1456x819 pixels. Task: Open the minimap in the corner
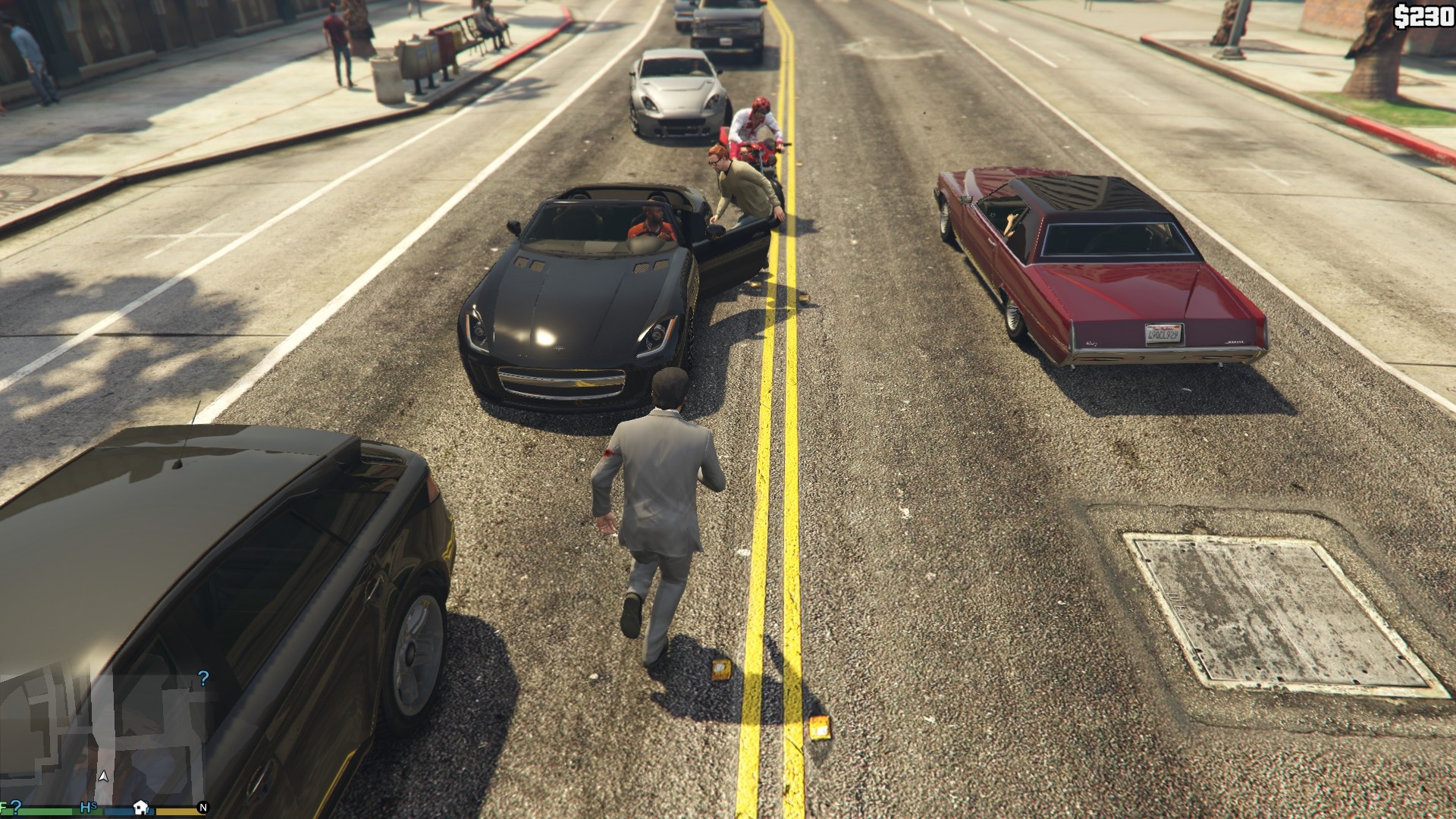click(x=102, y=739)
